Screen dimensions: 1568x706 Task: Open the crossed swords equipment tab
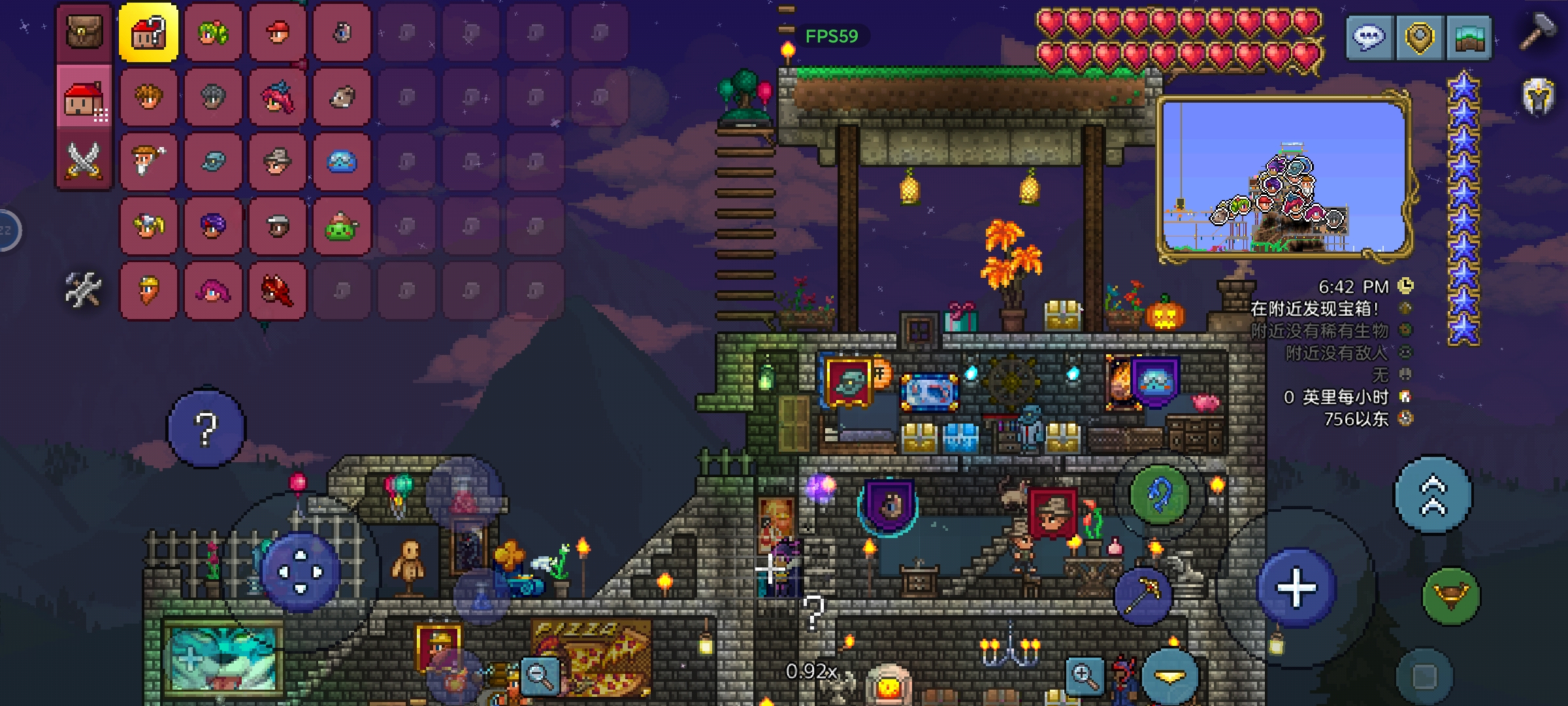pyautogui.click(x=84, y=161)
